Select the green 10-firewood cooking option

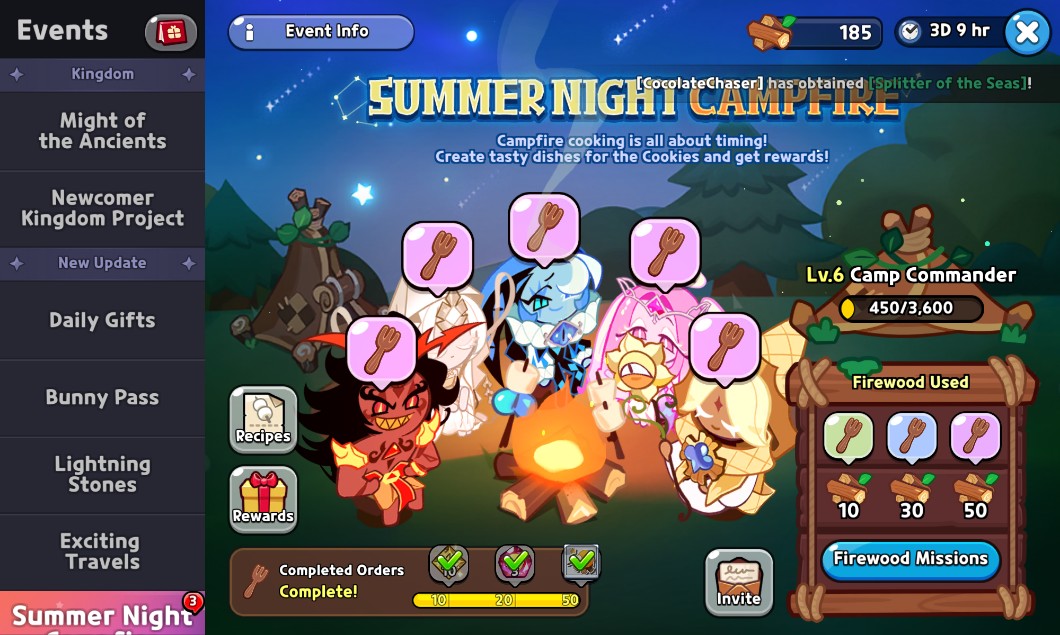848,437
